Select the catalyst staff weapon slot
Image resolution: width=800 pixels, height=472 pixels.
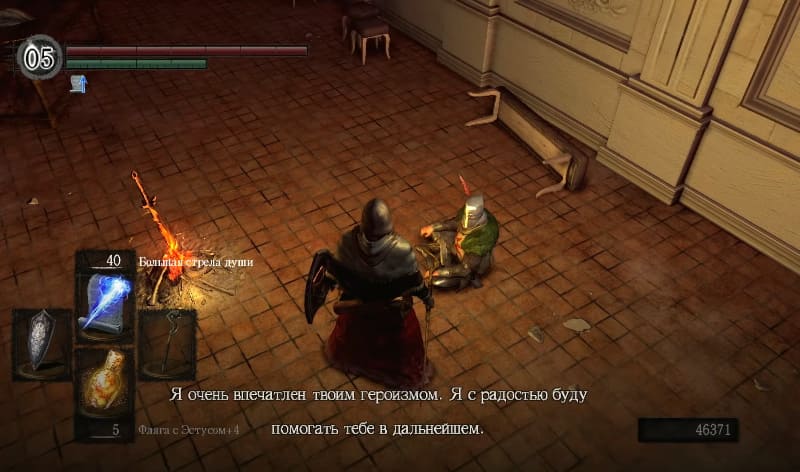(166, 344)
